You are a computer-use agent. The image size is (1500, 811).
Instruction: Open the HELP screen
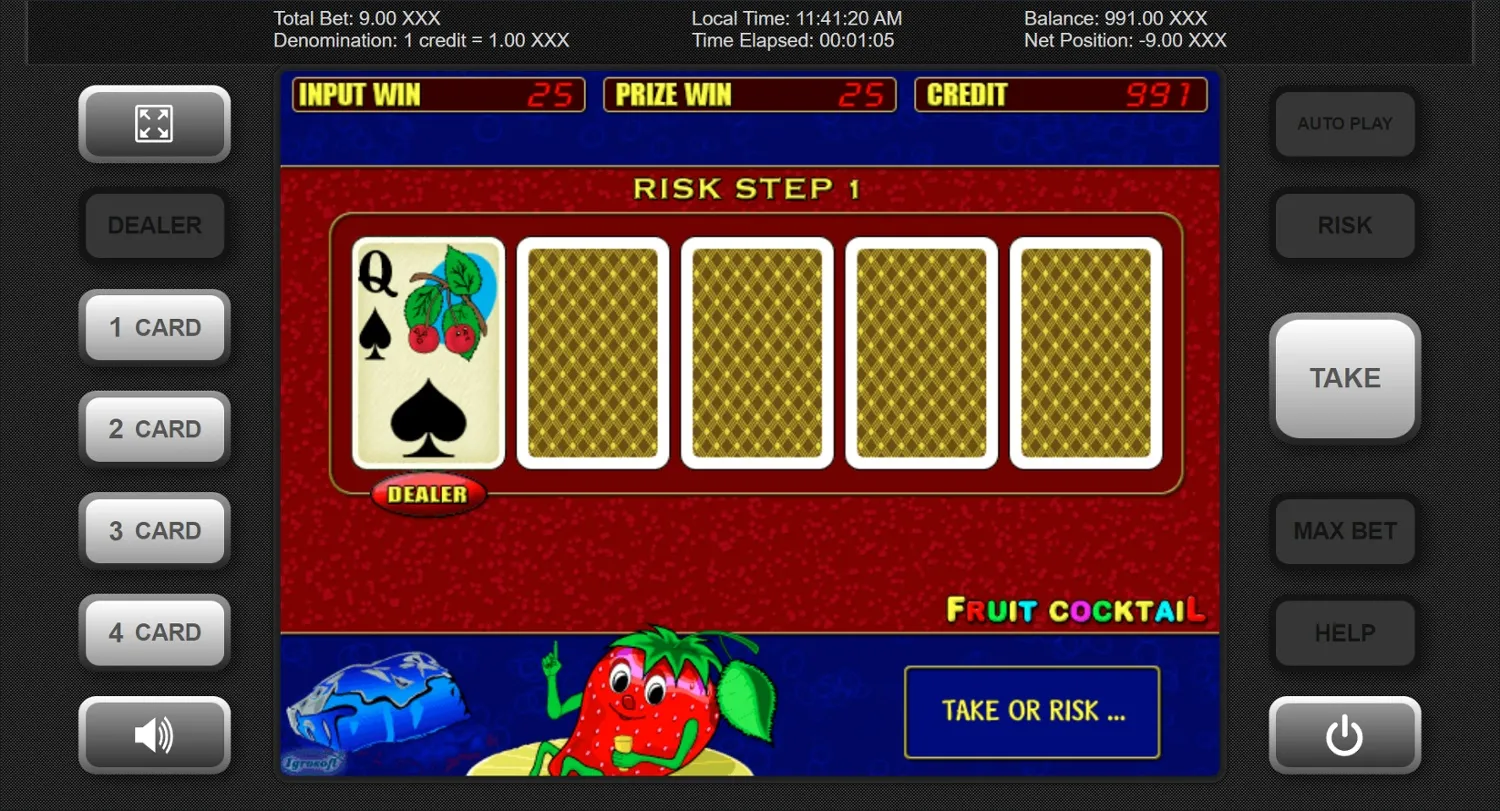tap(1344, 633)
